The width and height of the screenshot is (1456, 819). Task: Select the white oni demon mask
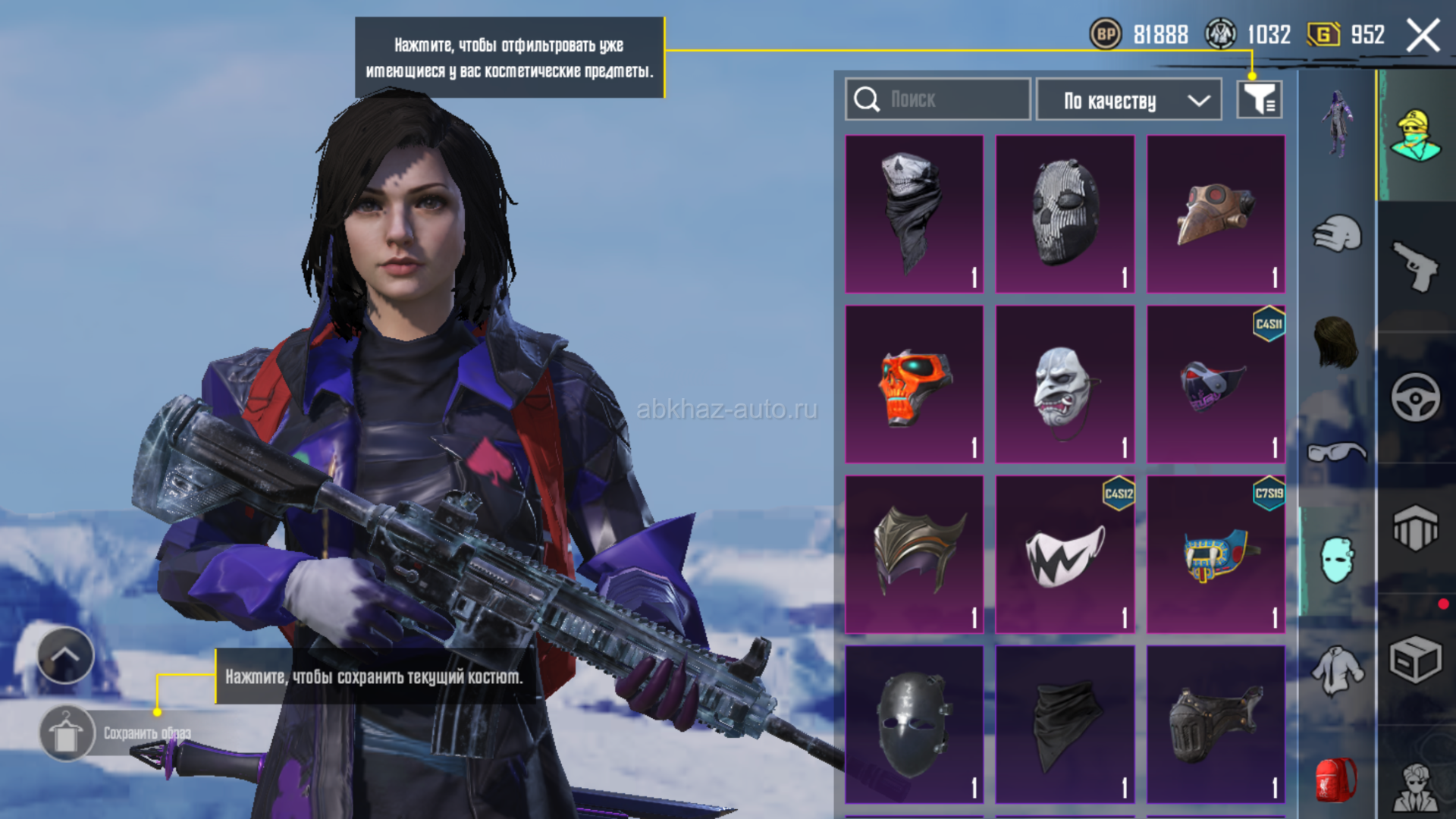pyautogui.click(x=1064, y=384)
